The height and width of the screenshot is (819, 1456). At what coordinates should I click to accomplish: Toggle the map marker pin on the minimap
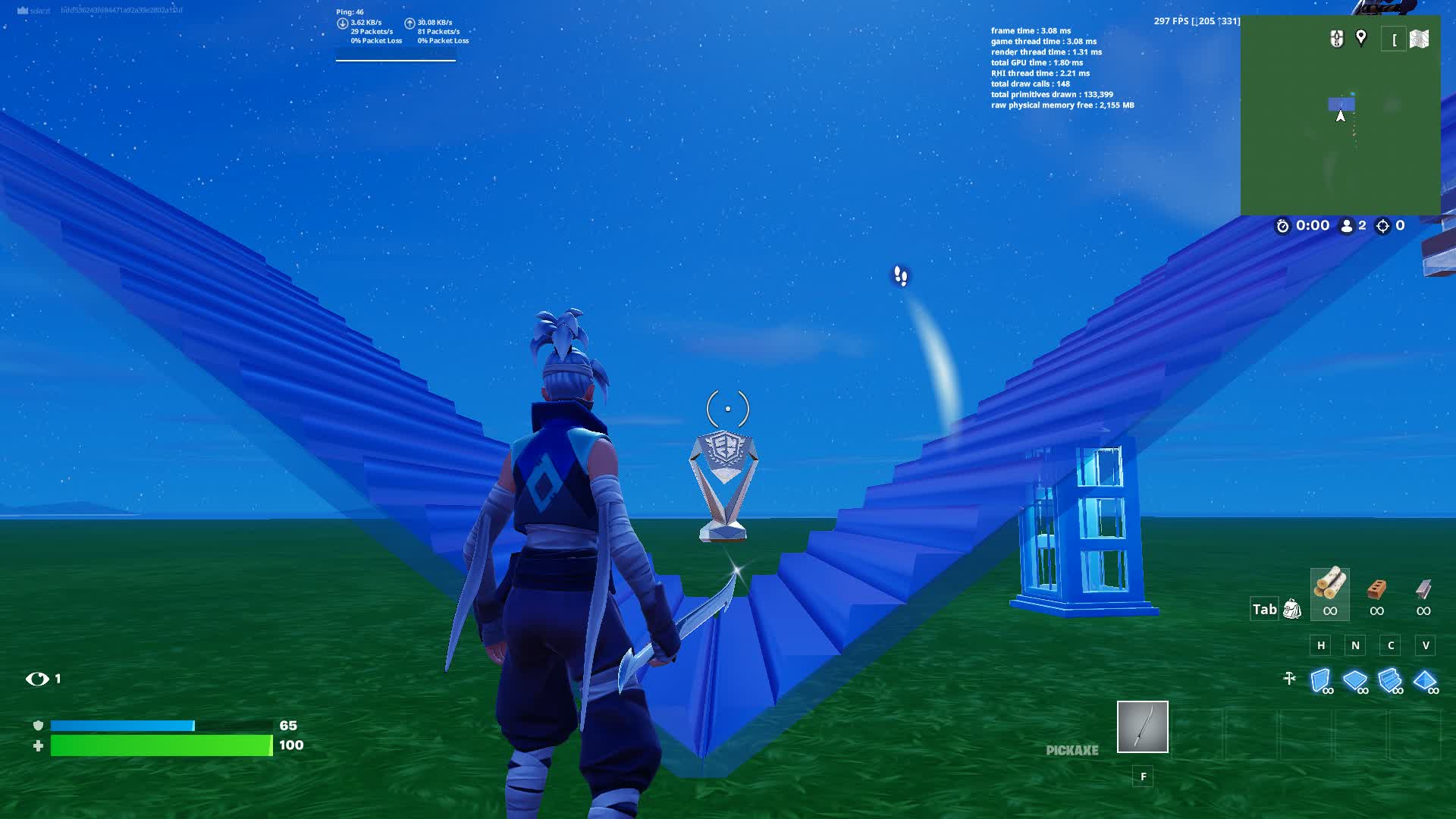click(1361, 36)
